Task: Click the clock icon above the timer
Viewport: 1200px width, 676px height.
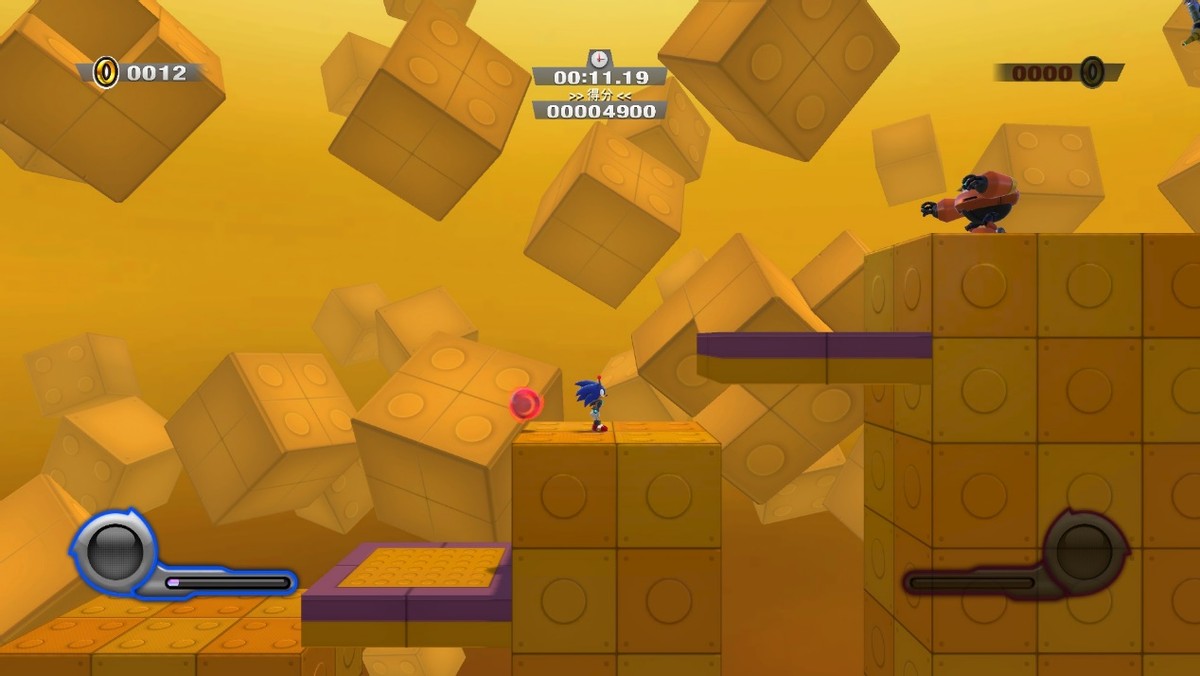Action: coord(599,59)
